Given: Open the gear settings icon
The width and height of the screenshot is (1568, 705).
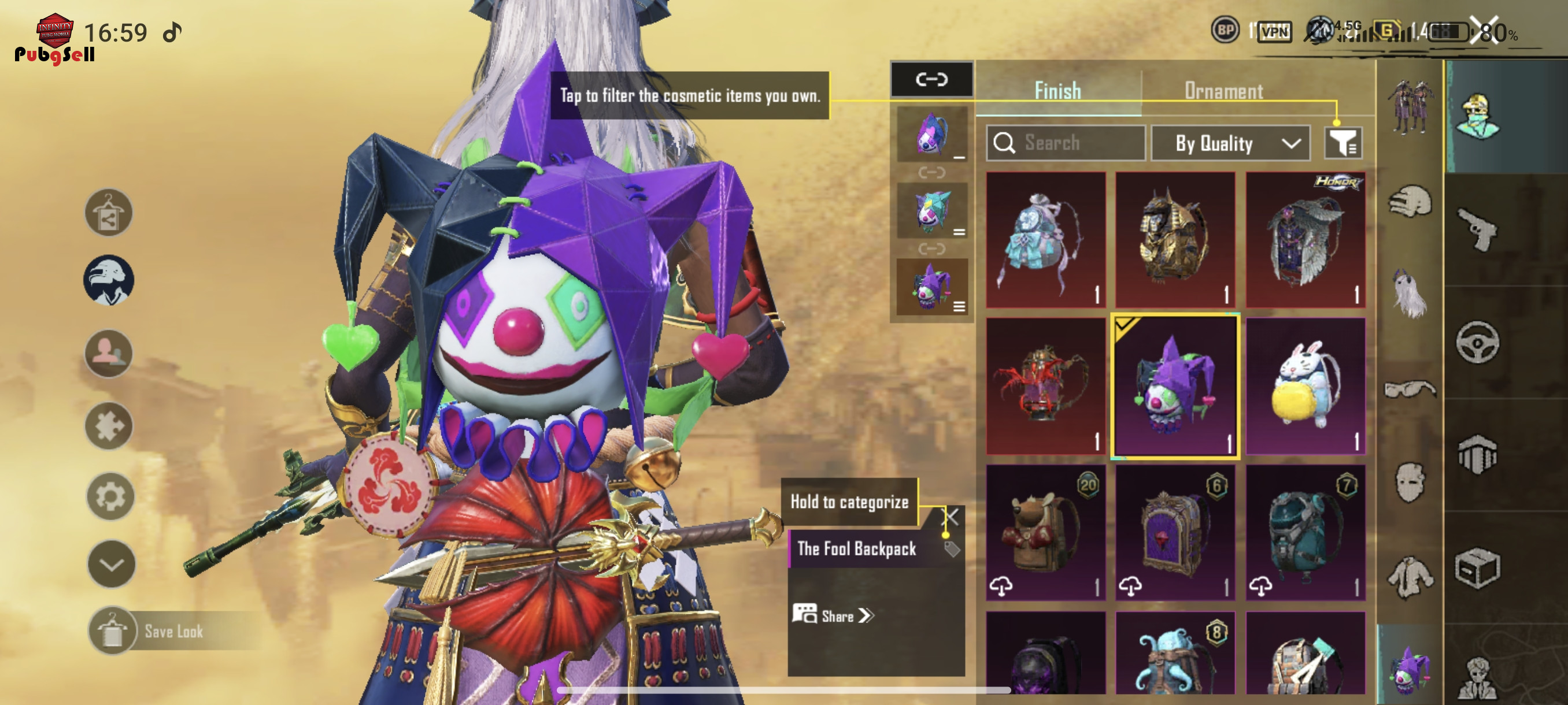Looking at the screenshot, I should tap(110, 496).
